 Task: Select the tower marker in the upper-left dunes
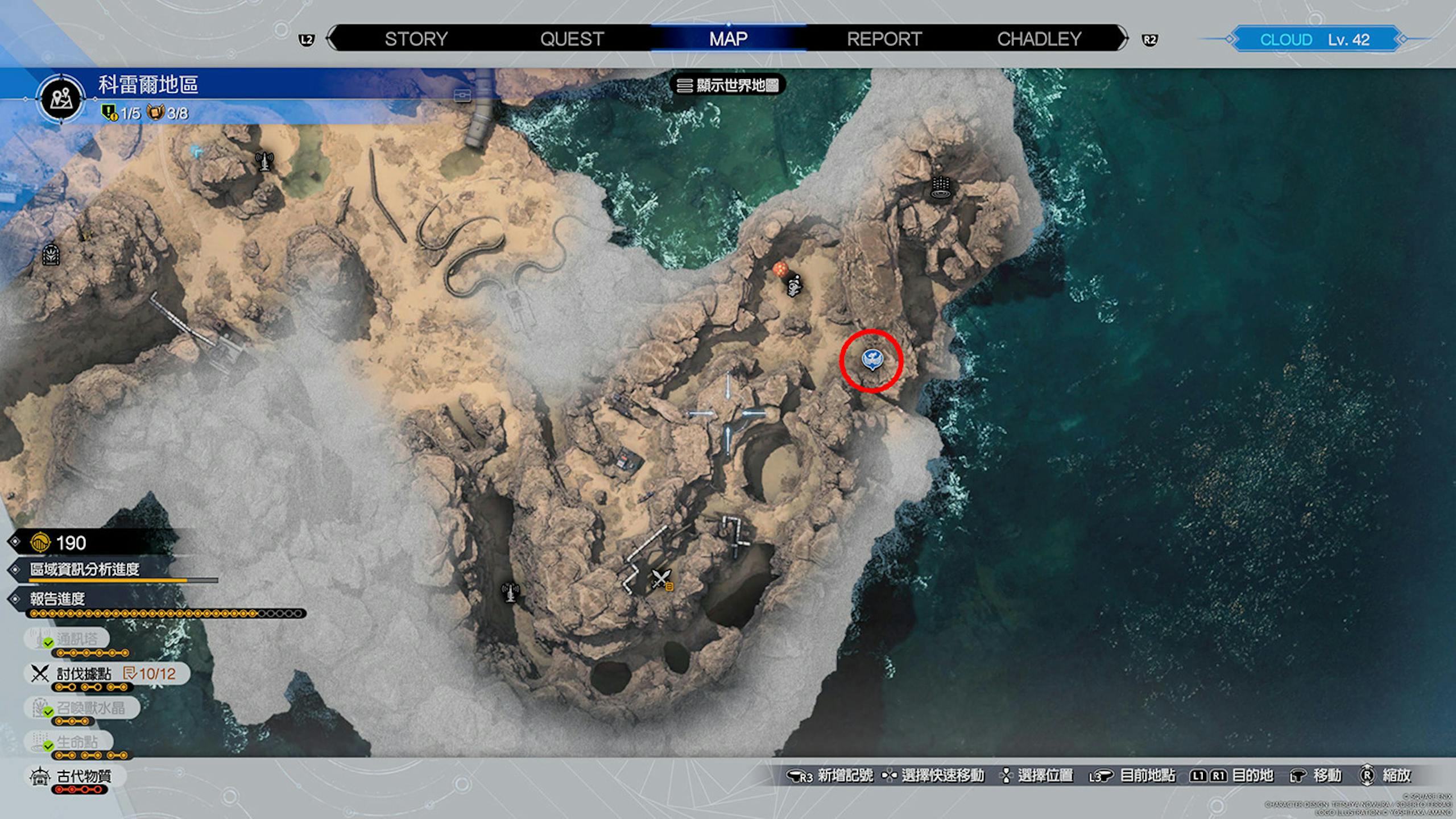click(264, 162)
